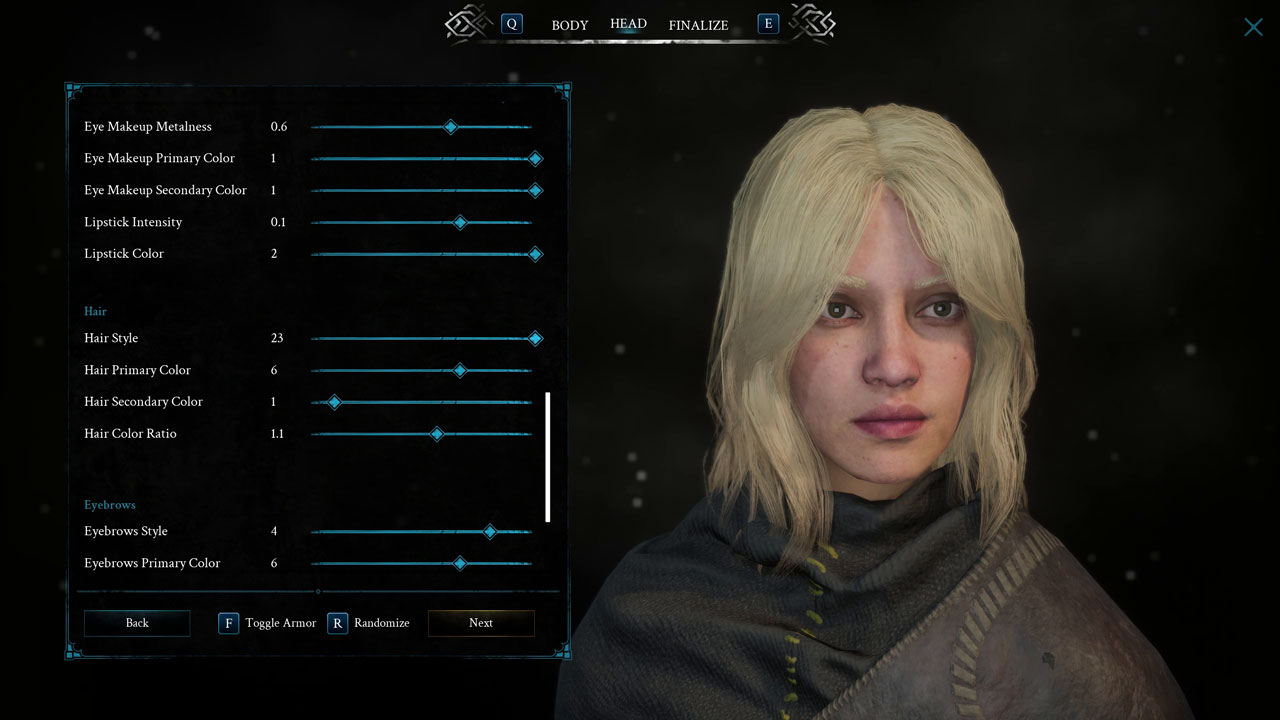
Task: Click the right knotwork ornament by the tabs
Action: (812, 24)
